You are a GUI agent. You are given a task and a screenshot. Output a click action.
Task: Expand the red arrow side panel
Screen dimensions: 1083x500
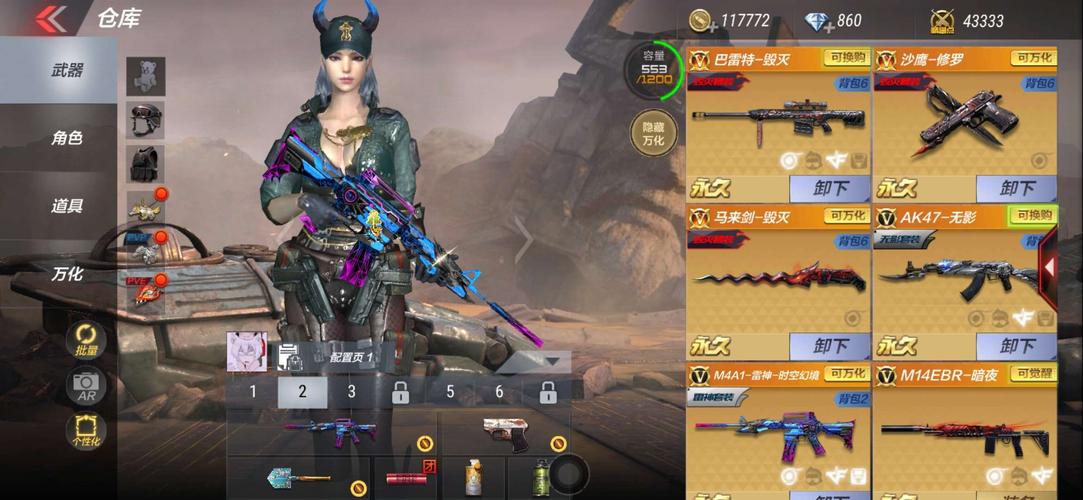1050,268
